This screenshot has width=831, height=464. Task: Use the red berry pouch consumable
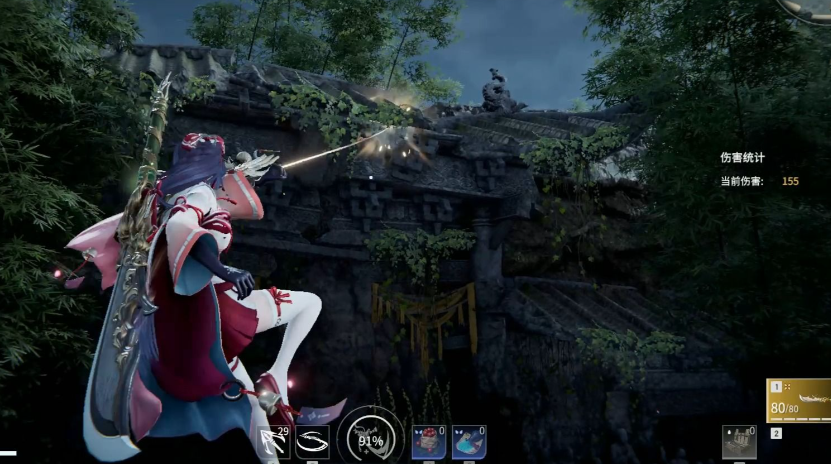point(428,442)
